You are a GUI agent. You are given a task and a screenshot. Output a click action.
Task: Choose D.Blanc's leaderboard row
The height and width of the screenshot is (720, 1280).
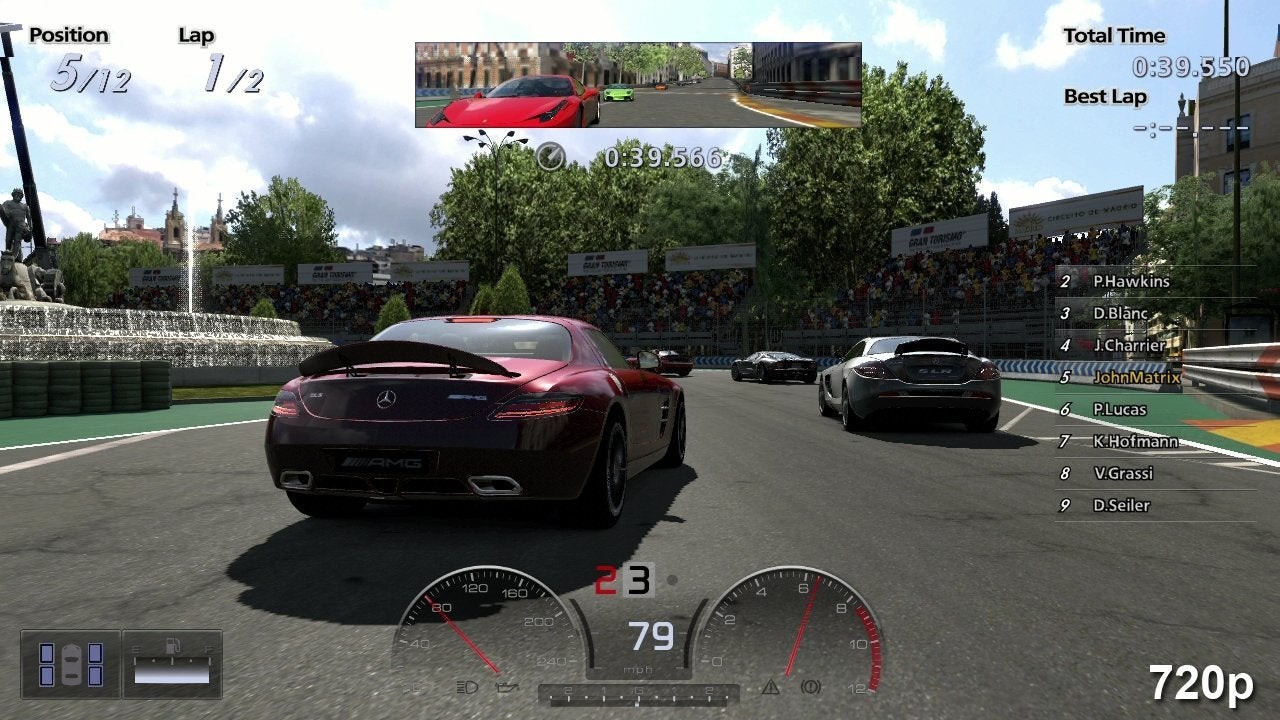1120,314
